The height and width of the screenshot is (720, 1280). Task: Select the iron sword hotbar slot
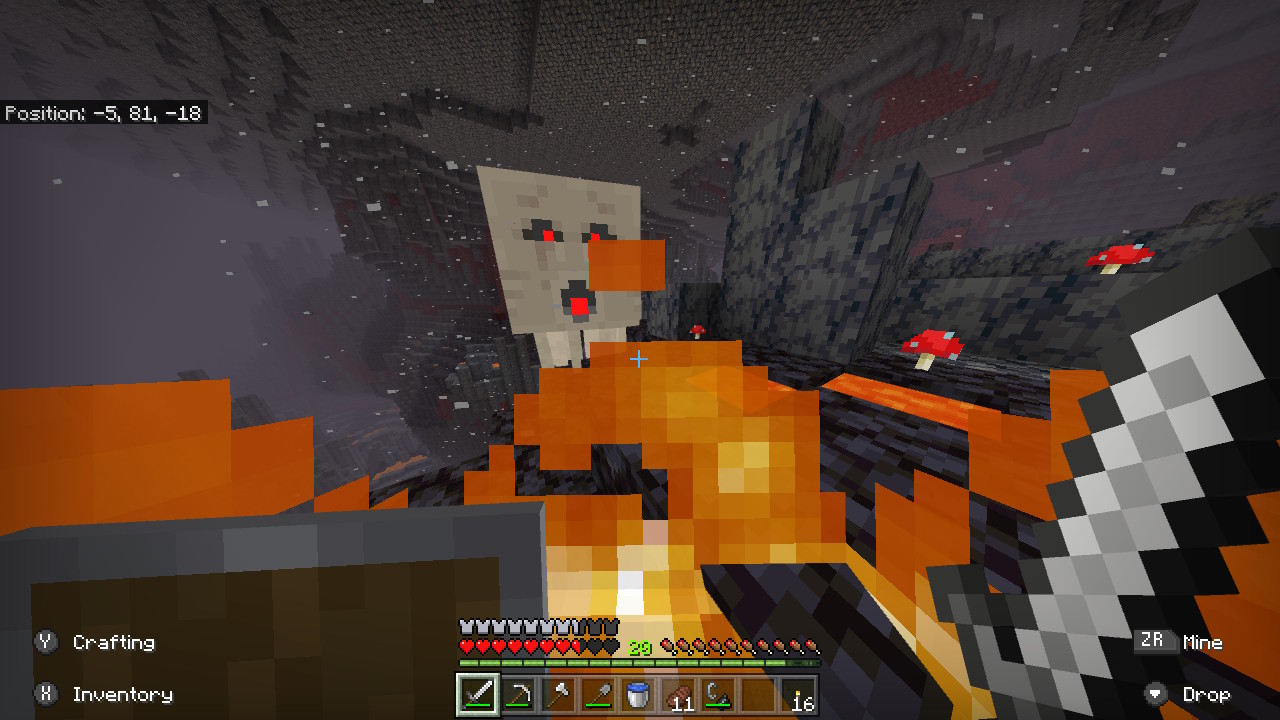(477, 694)
